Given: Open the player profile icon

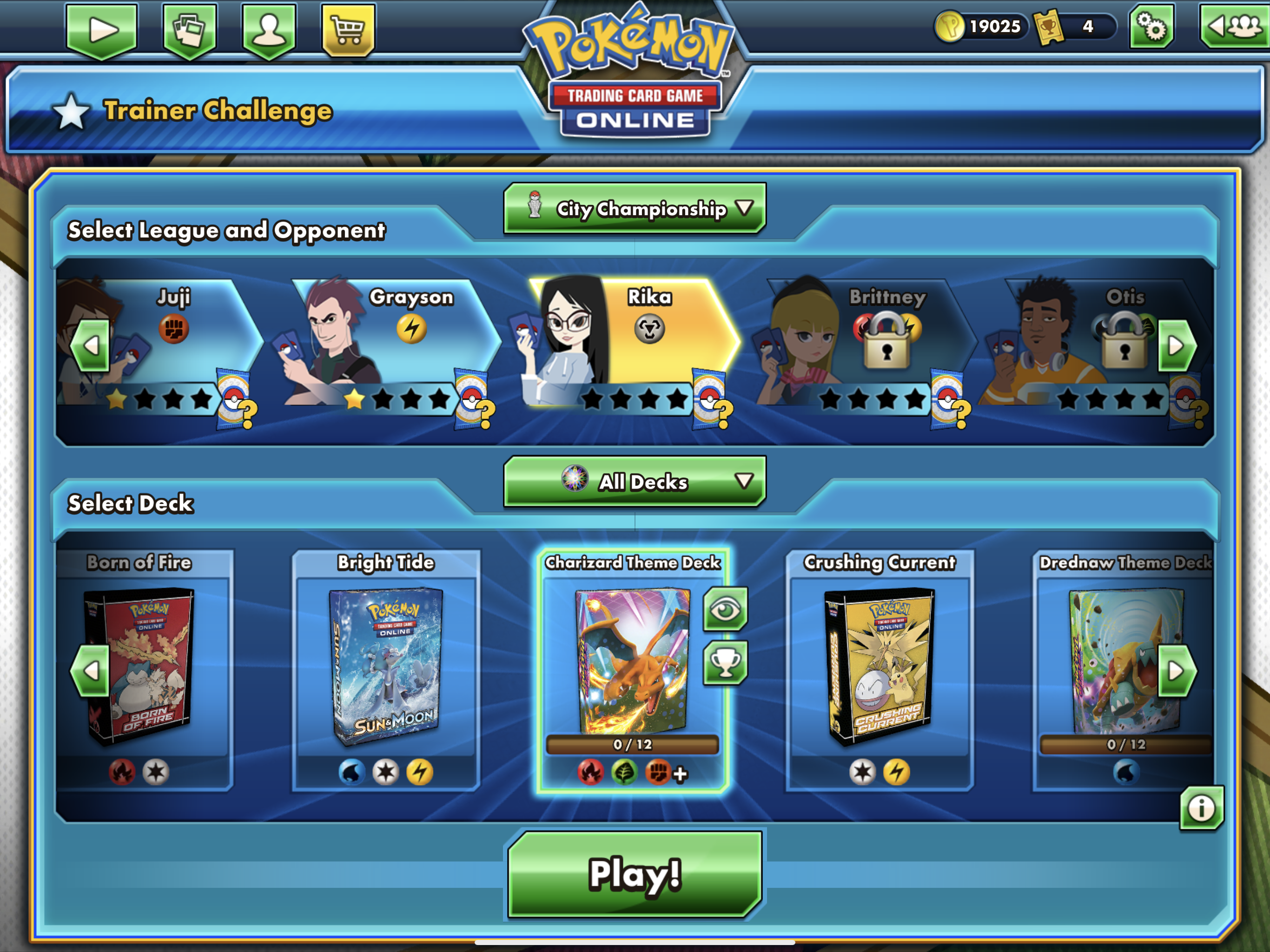Looking at the screenshot, I should click(x=269, y=30).
